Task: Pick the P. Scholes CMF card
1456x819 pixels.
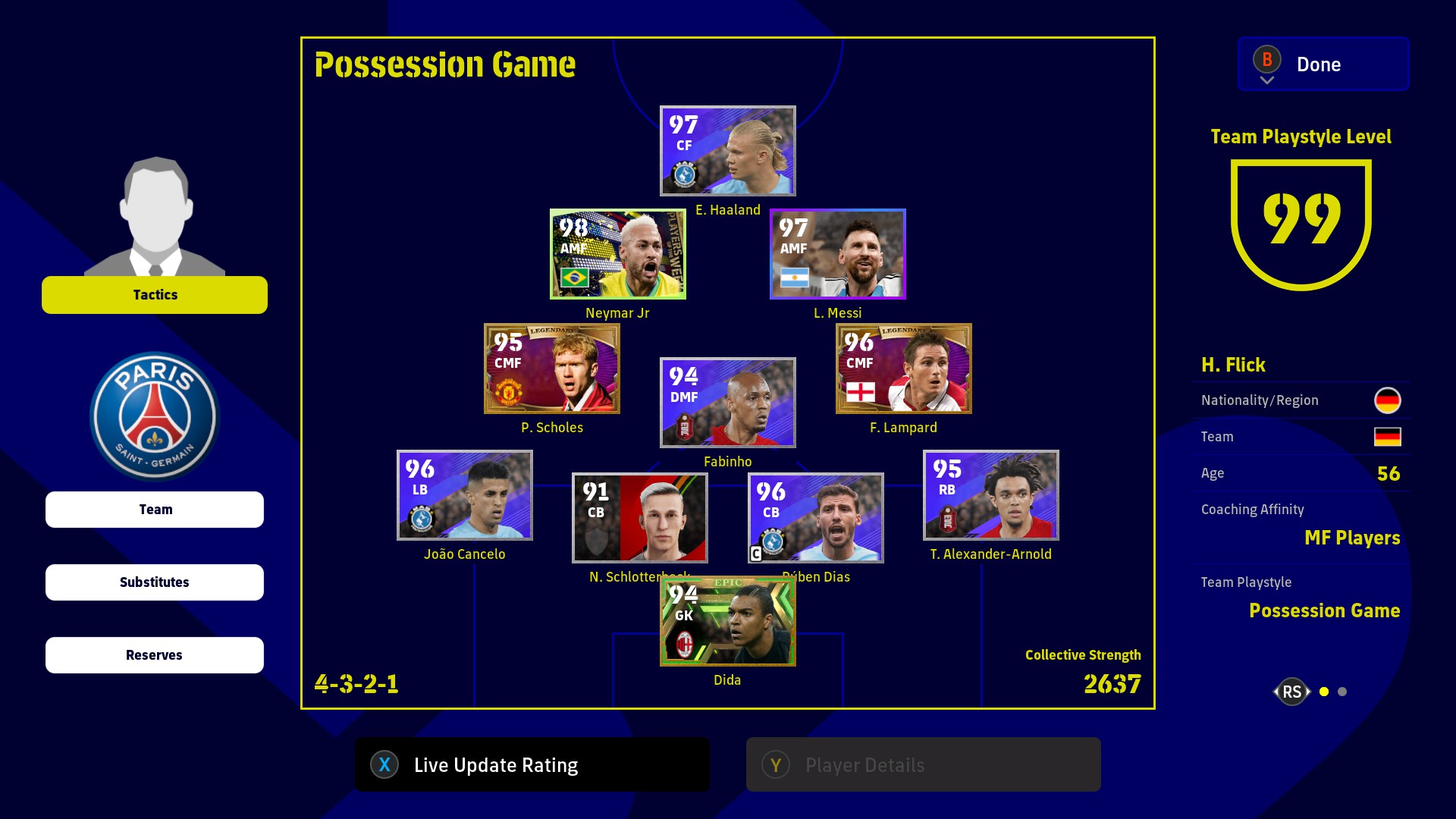Action: (x=551, y=369)
